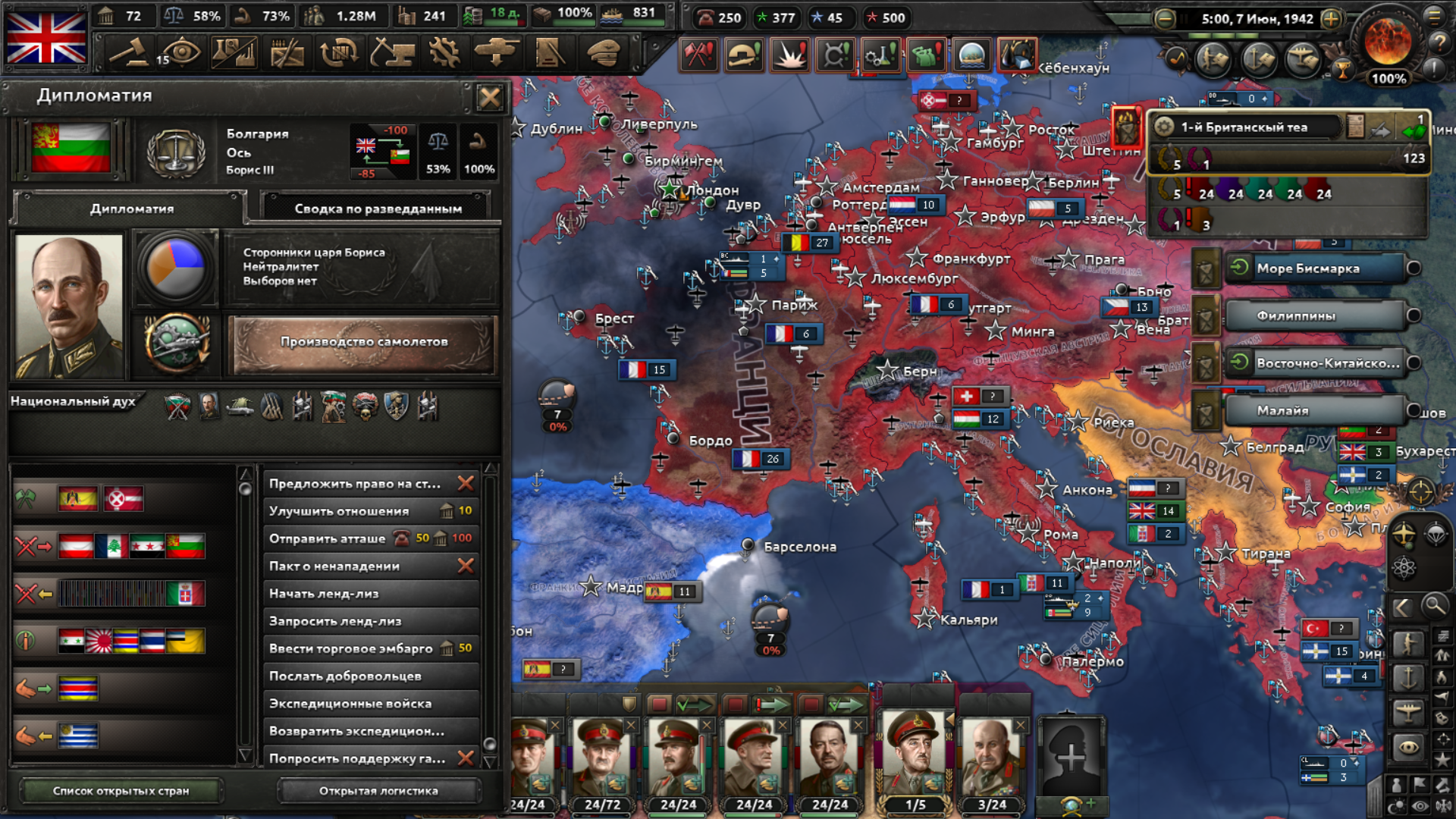
Task: Increase game speed with plus button
Action: pos(1331,19)
